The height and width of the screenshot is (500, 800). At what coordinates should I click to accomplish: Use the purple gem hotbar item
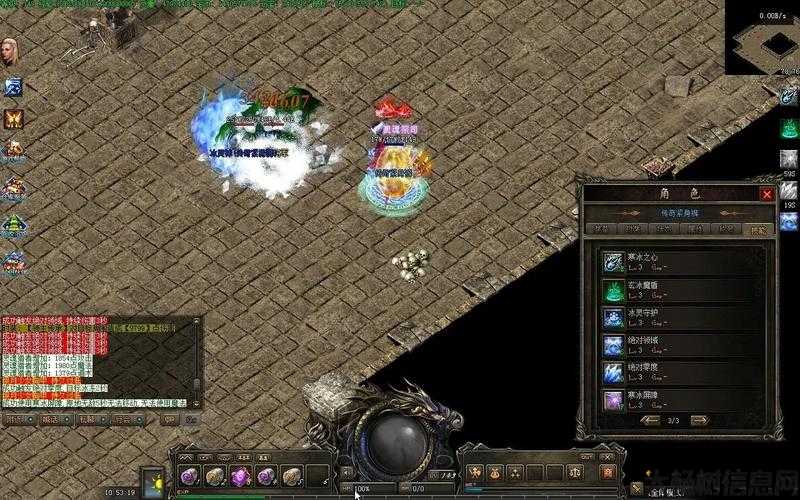pos(240,476)
